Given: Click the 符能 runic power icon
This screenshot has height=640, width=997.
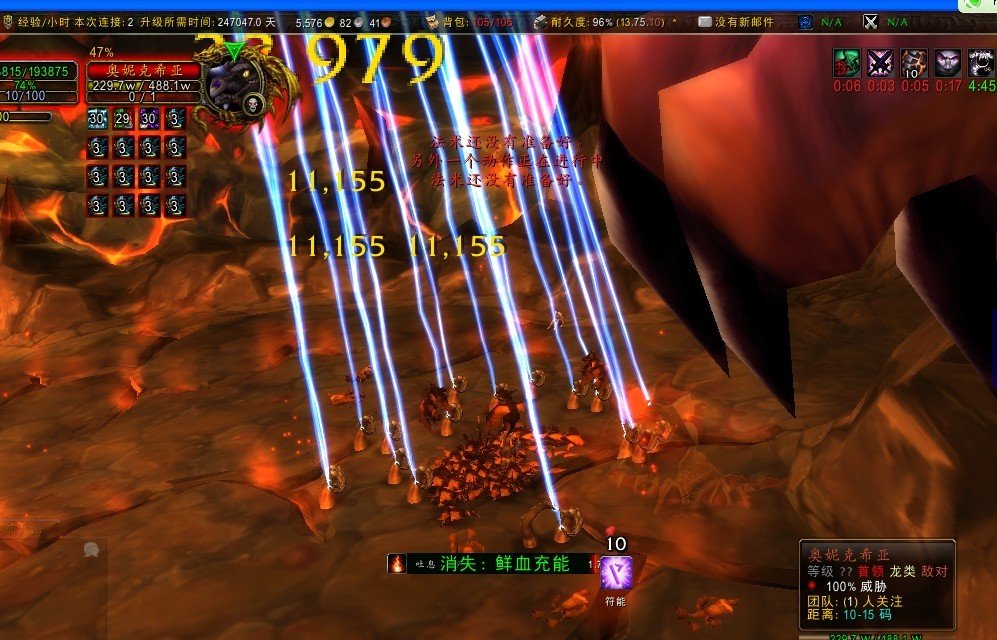Looking at the screenshot, I should (615, 573).
